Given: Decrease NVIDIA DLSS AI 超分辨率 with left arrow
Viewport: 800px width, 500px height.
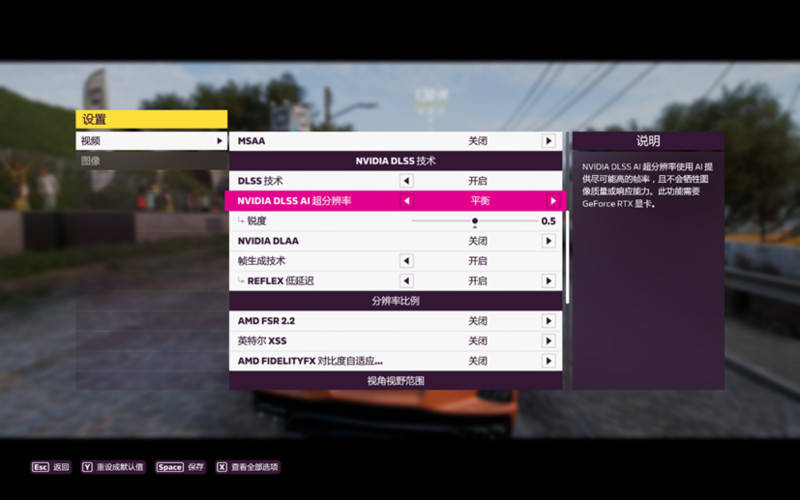Looking at the screenshot, I should point(406,201).
